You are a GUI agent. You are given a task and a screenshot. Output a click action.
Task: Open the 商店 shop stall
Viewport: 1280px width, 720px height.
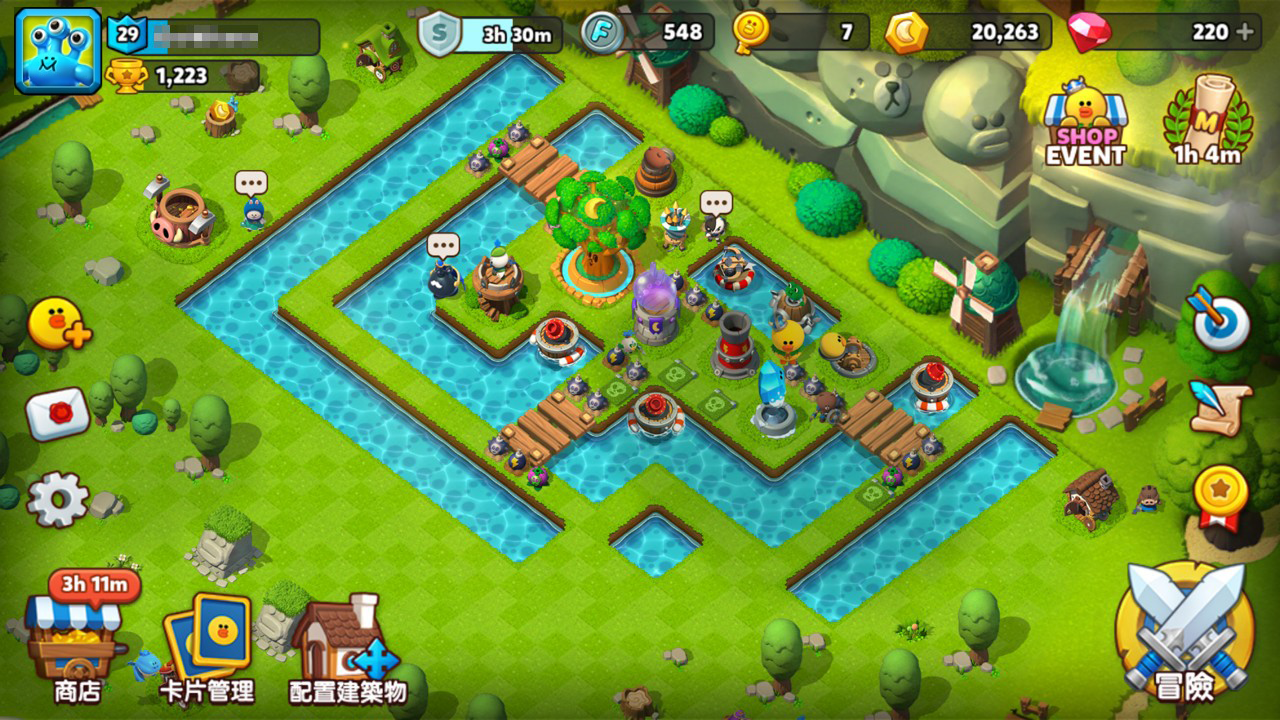click(x=76, y=640)
